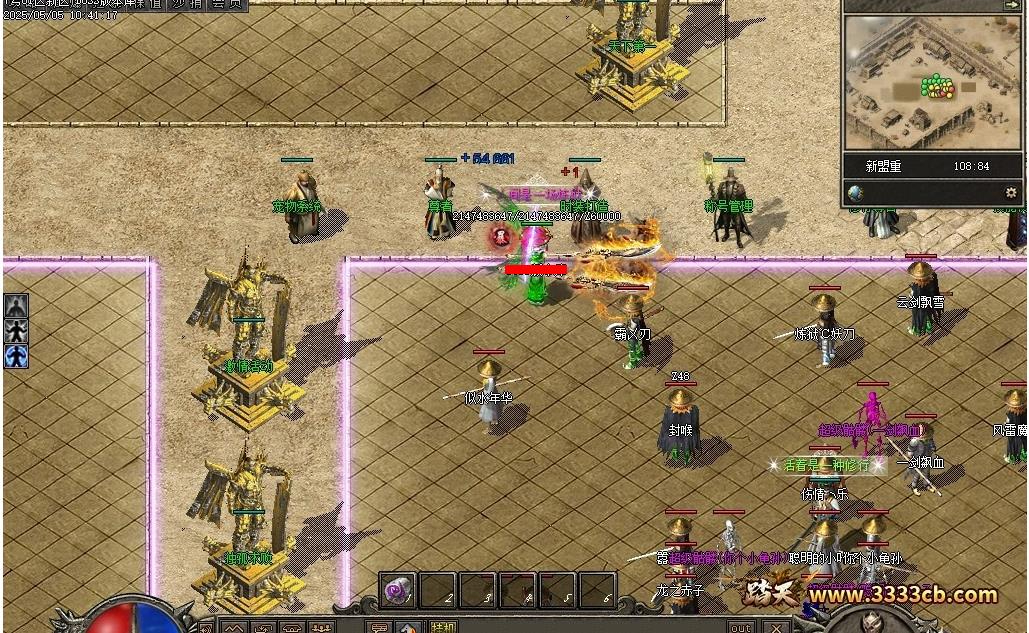This screenshot has height=633, width=1029.
Task: Select the purple item in the hotbar
Action: [x=398, y=589]
